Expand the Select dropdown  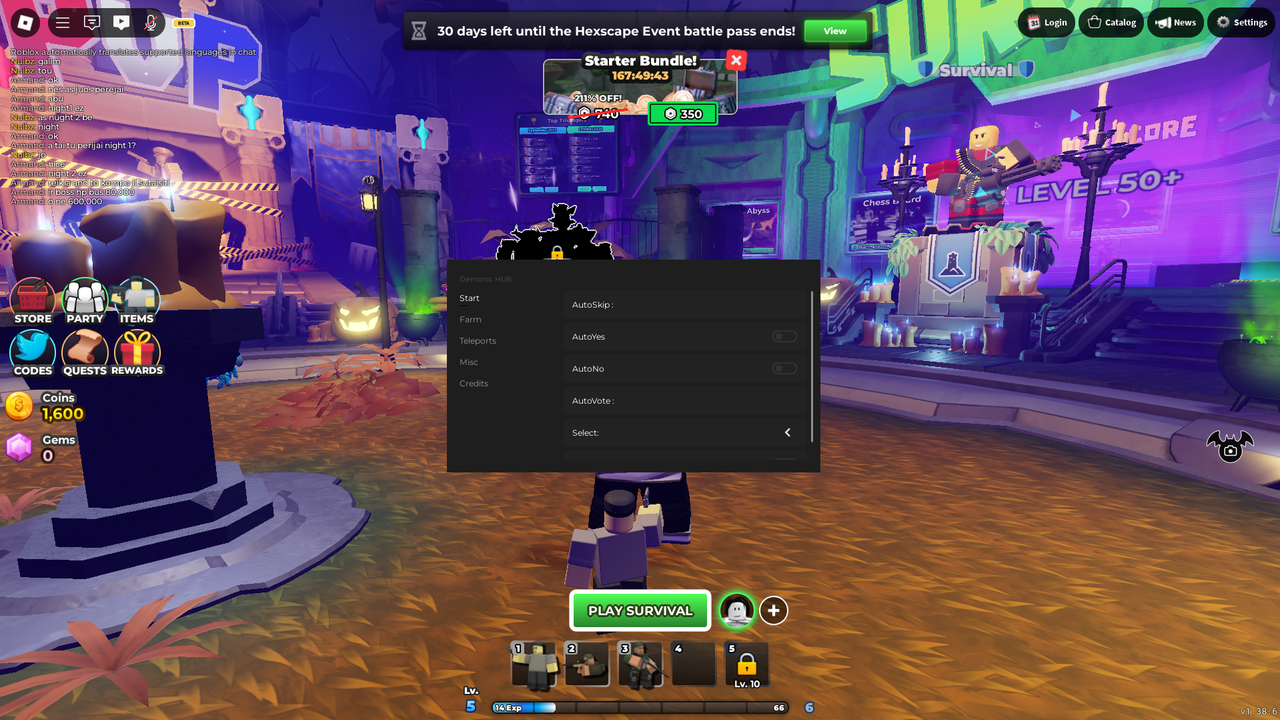click(787, 433)
